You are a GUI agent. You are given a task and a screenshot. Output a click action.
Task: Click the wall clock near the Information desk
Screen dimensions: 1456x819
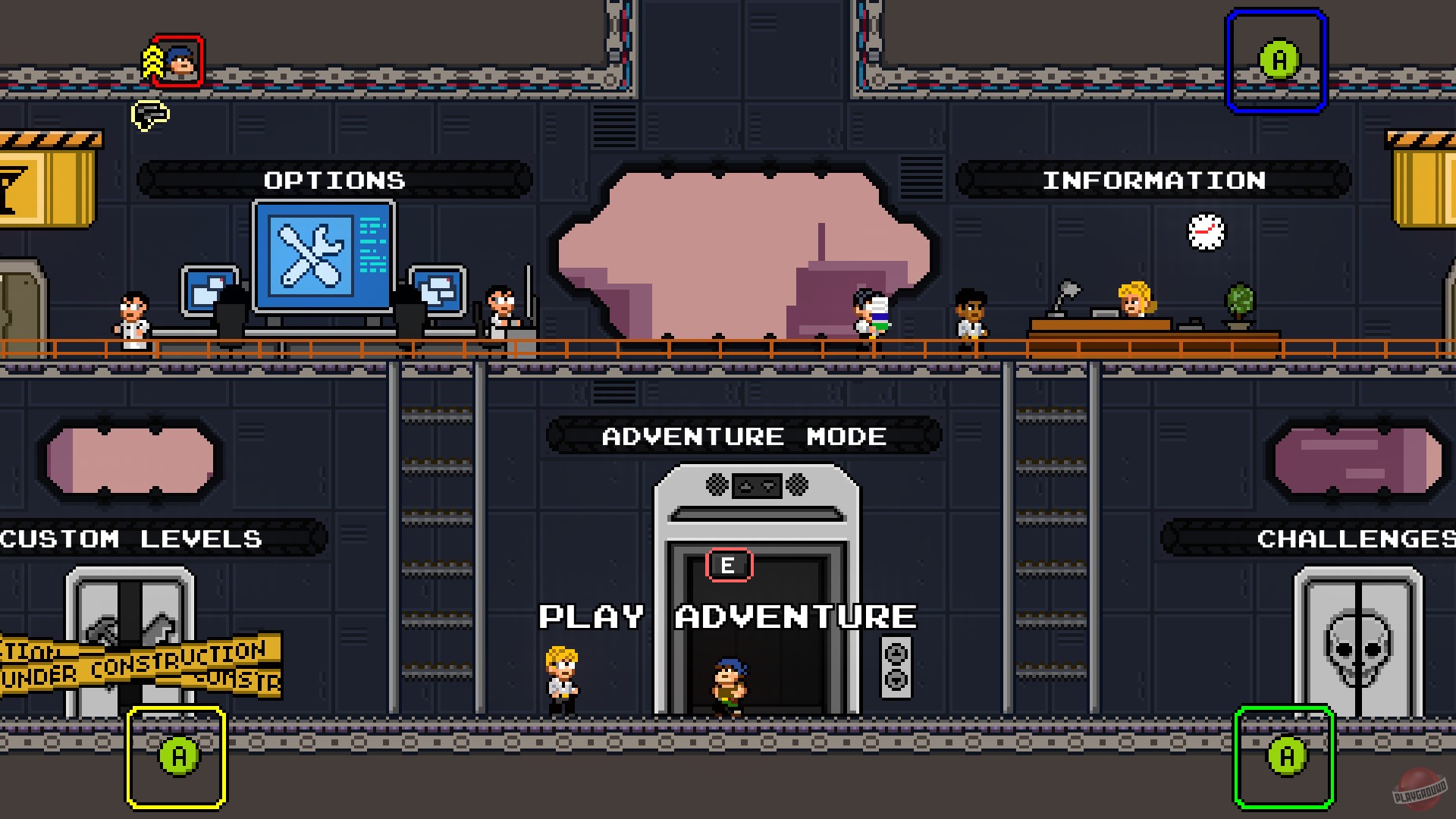(1206, 233)
